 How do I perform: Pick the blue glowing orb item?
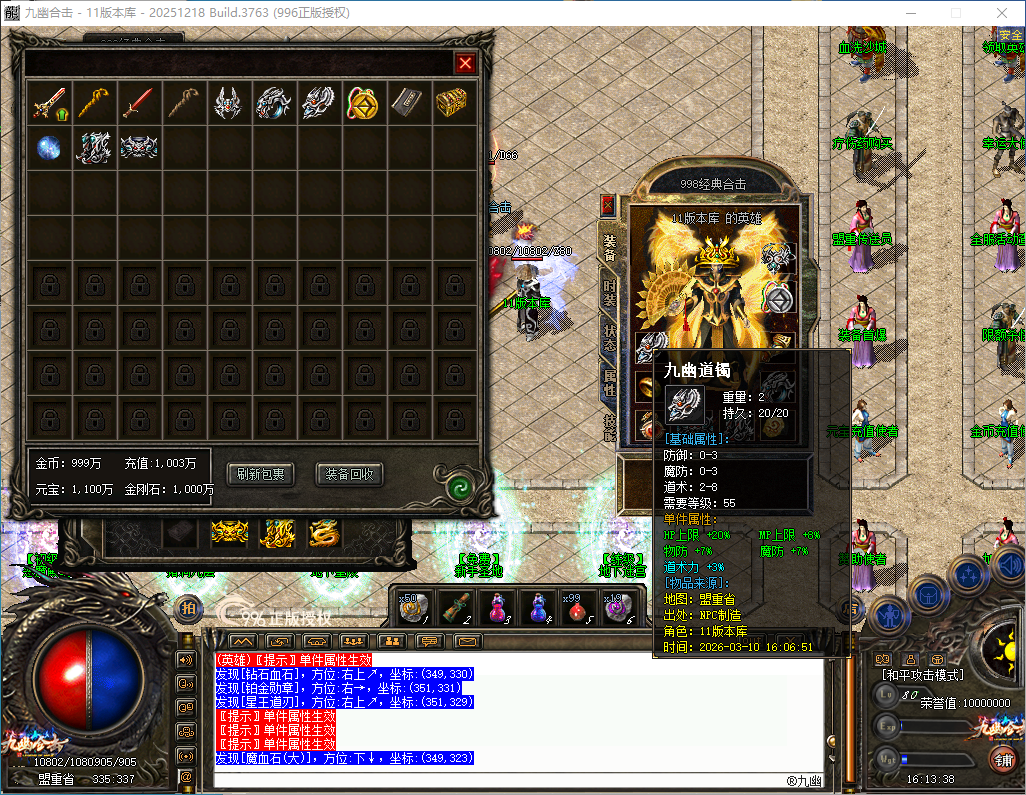click(x=49, y=147)
